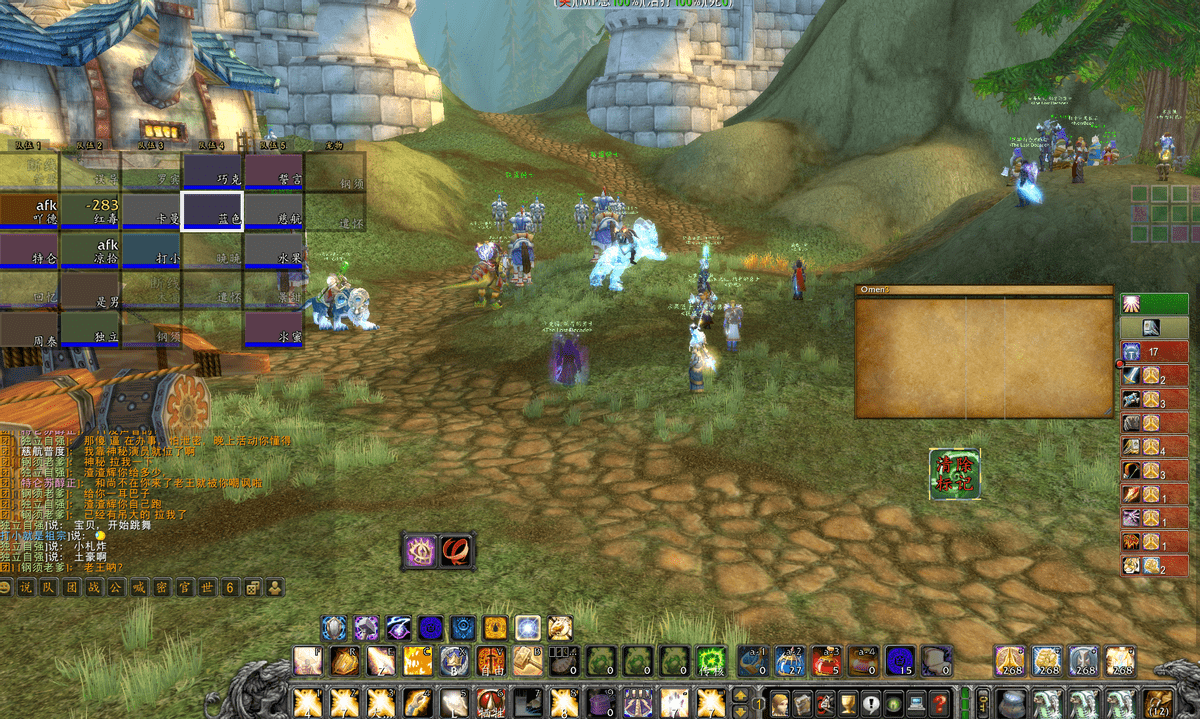Open the backpack bag slot showing (12)
Screen dimensions: 1200x719
click(x=1160, y=702)
